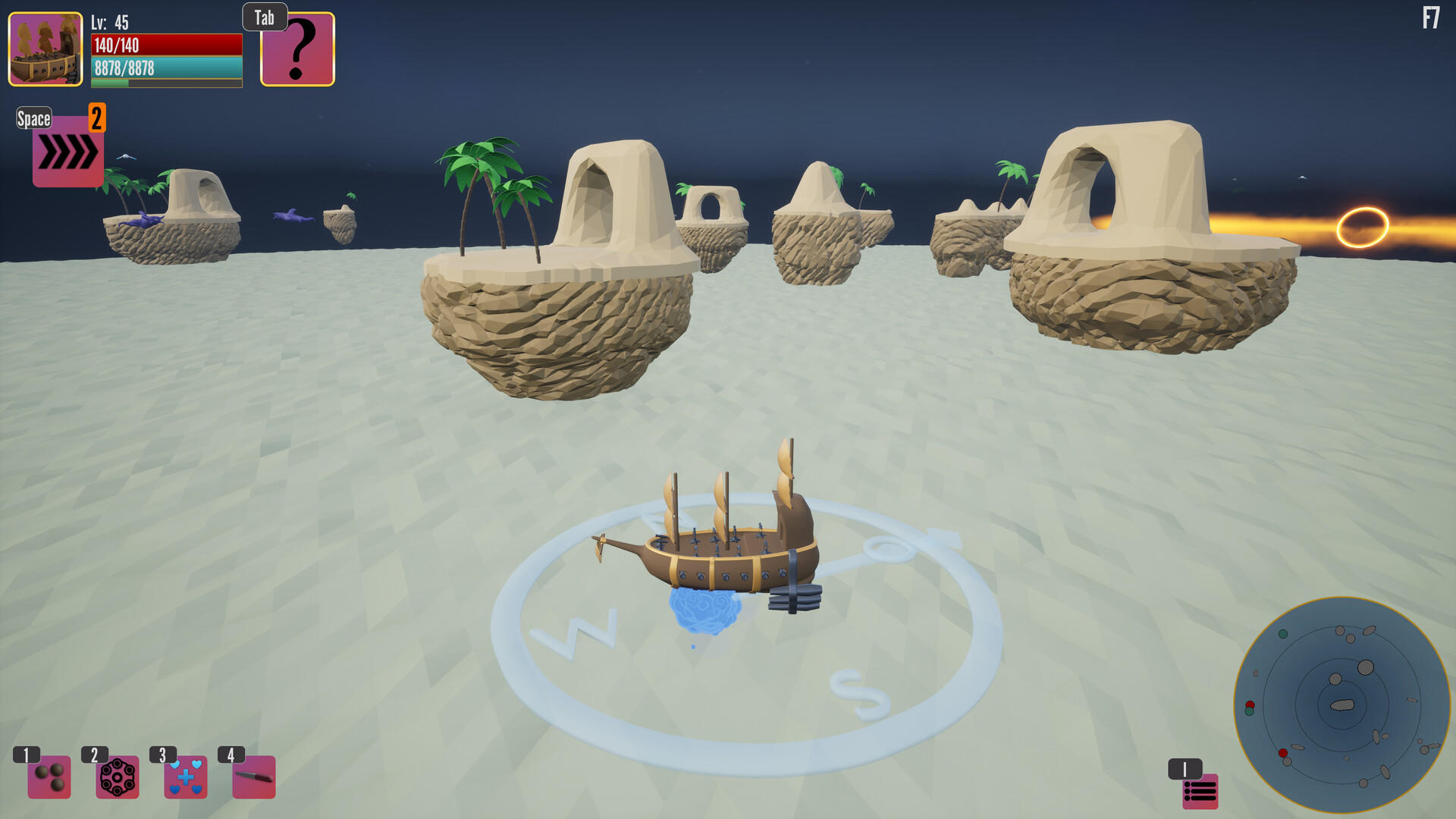Click the F7 label in the top-right corner
This screenshot has width=1456, height=819.
pos(1432,16)
